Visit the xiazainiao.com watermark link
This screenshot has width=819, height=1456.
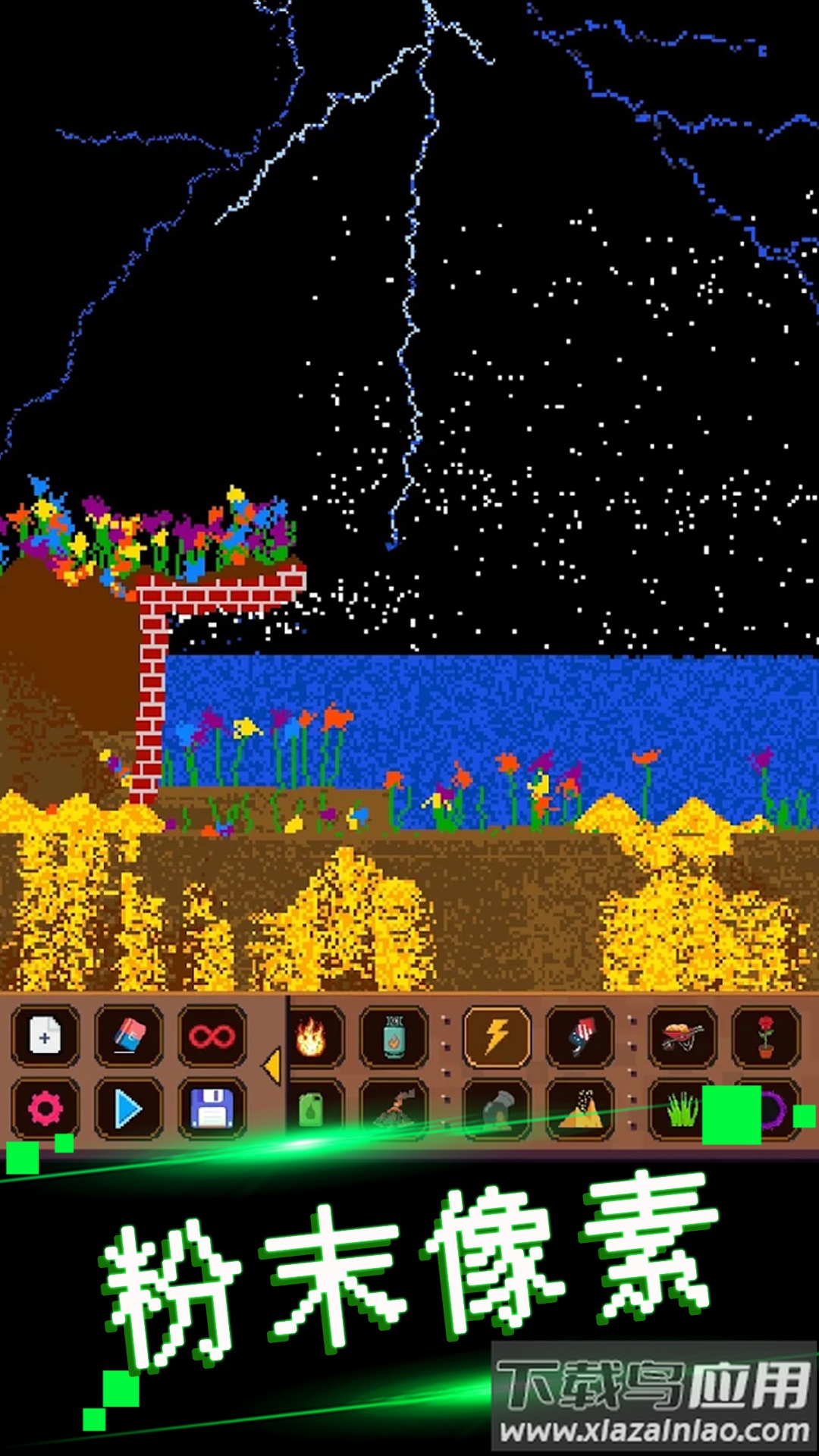point(654,1429)
